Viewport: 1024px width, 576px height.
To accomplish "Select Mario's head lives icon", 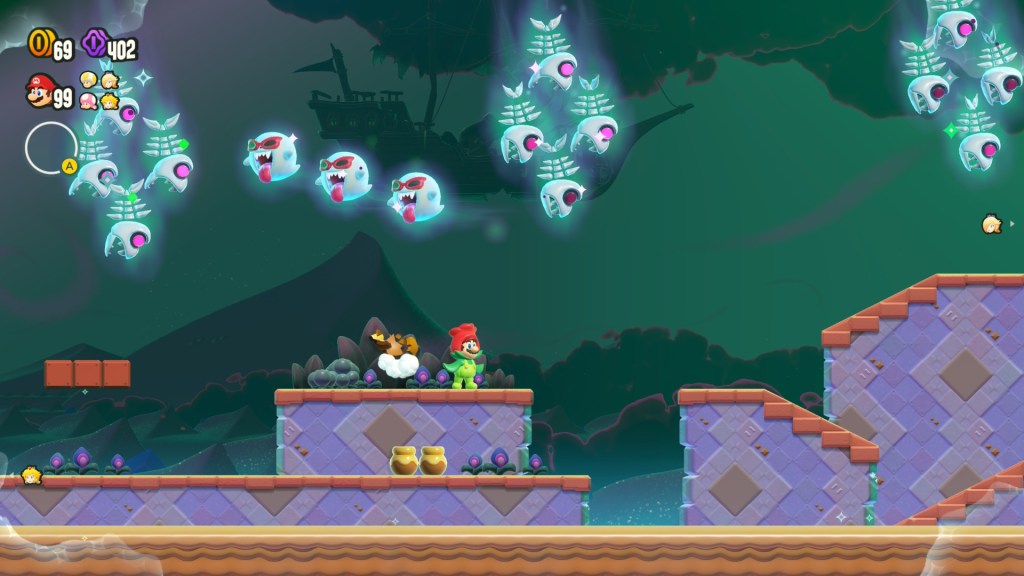I will point(40,93).
